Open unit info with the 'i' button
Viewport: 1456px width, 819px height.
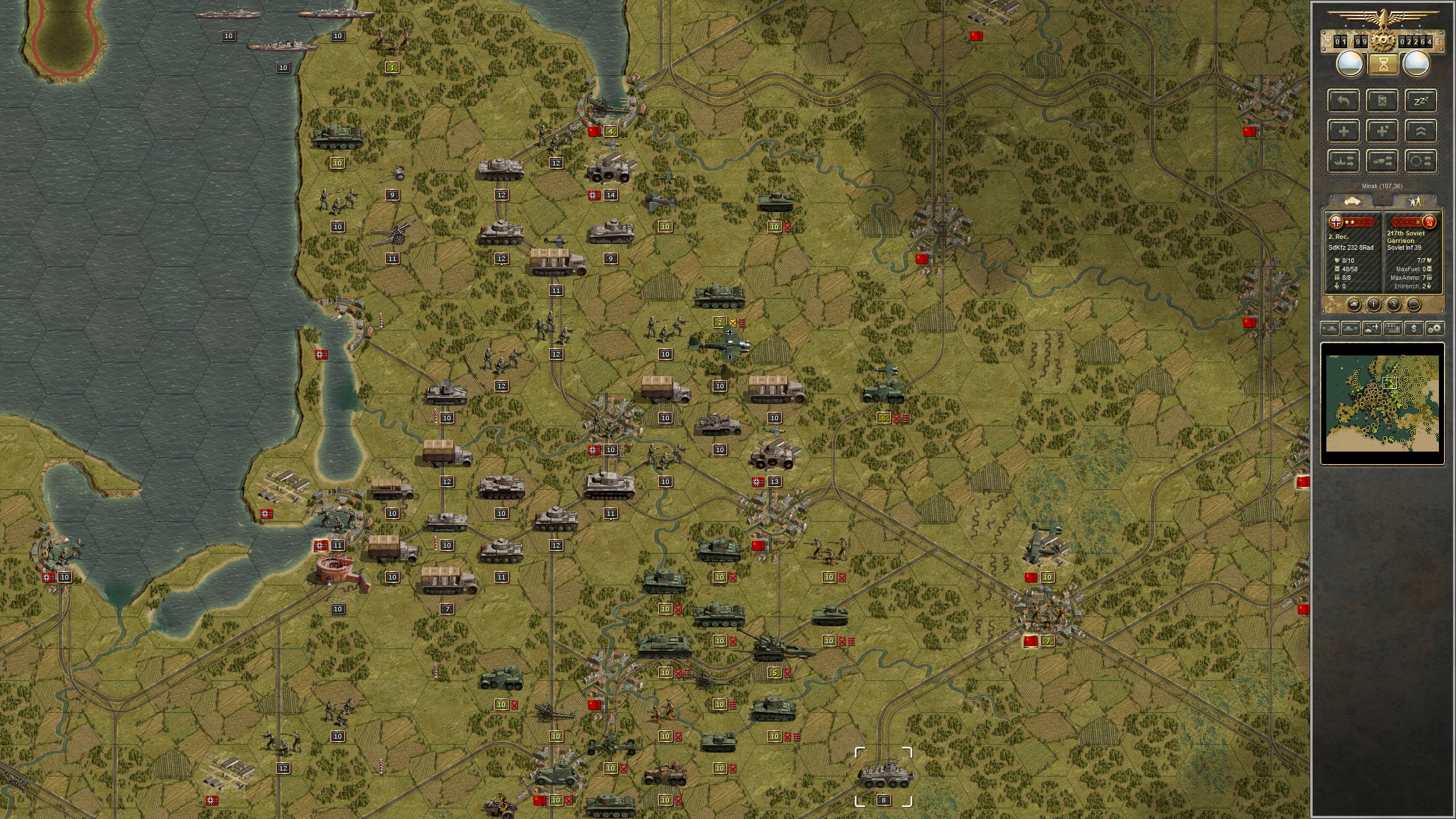tap(1374, 305)
